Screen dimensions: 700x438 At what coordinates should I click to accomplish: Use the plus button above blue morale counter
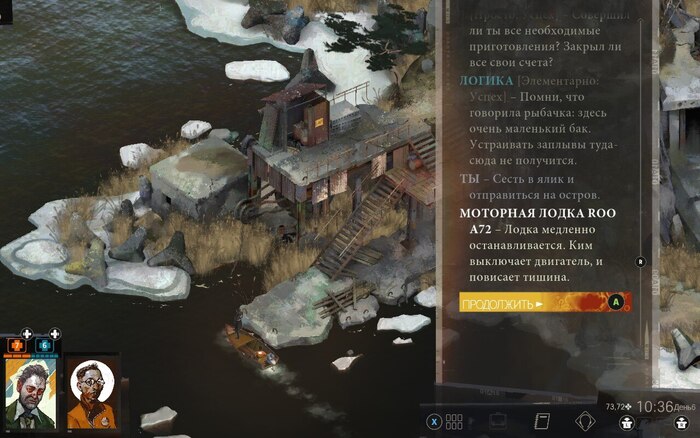pyautogui.click(x=55, y=333)
